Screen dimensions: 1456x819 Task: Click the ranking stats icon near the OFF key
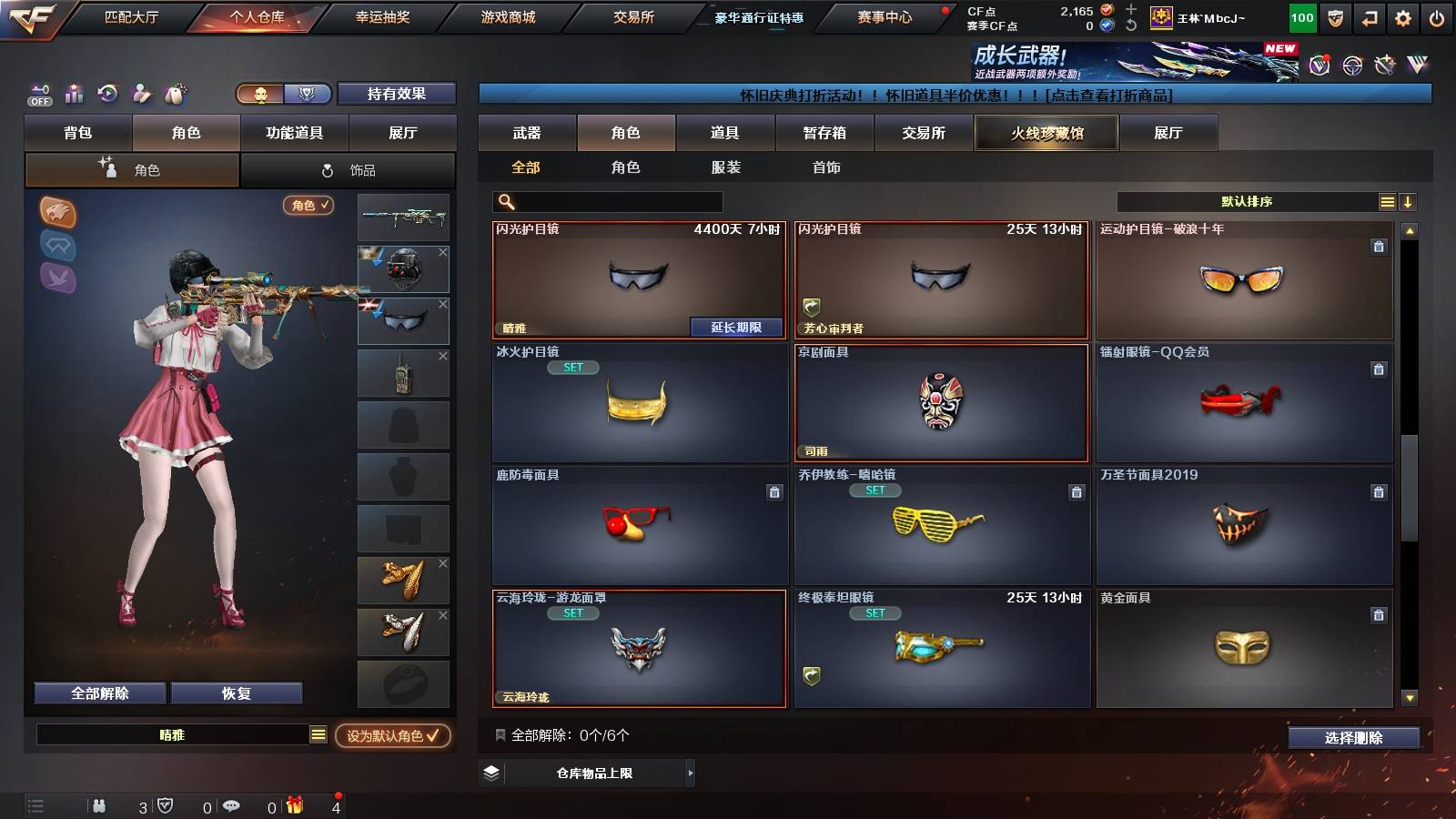point(73,92)
